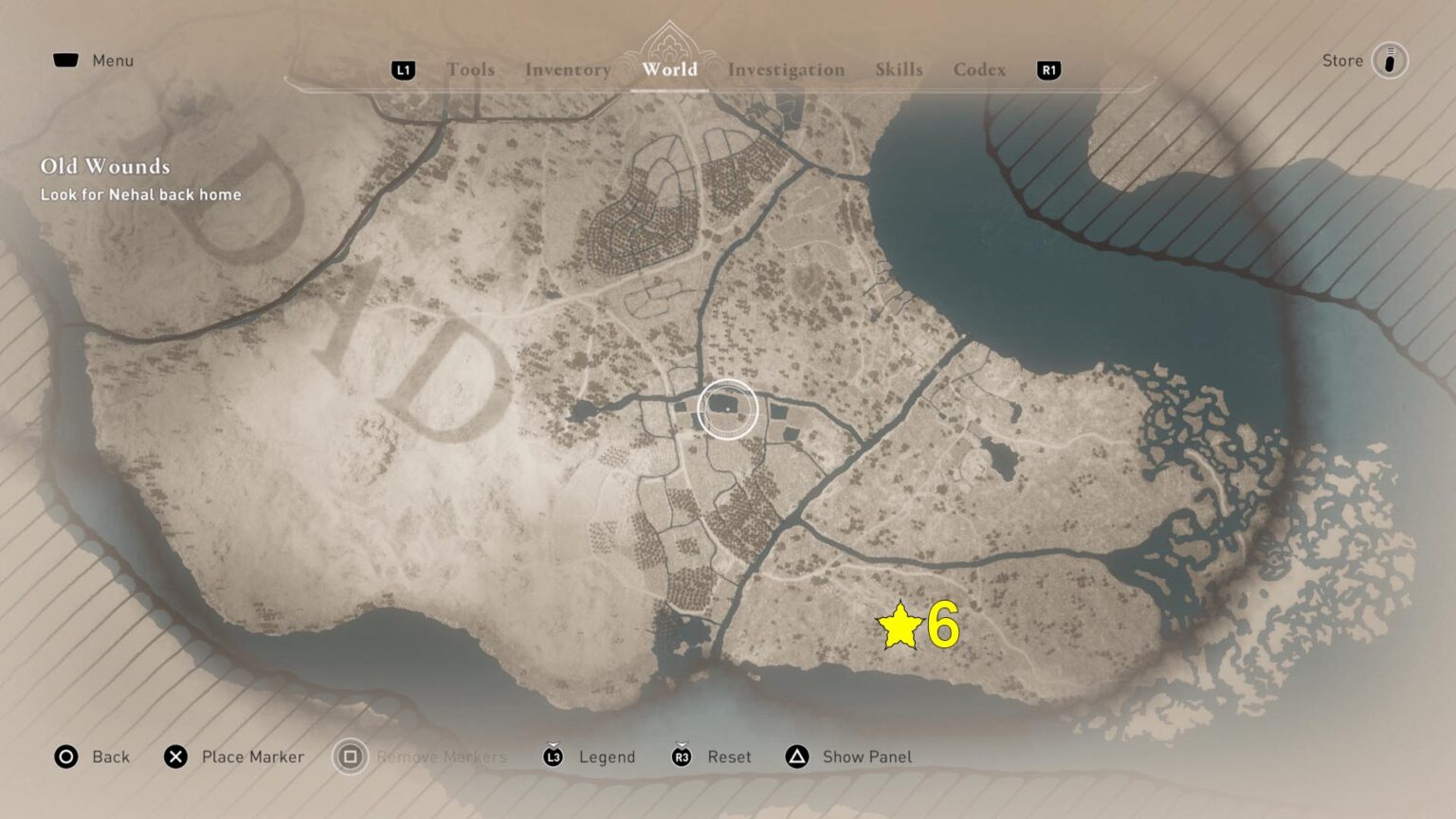Click the Old Wounds quest title

tap(104, 166)
